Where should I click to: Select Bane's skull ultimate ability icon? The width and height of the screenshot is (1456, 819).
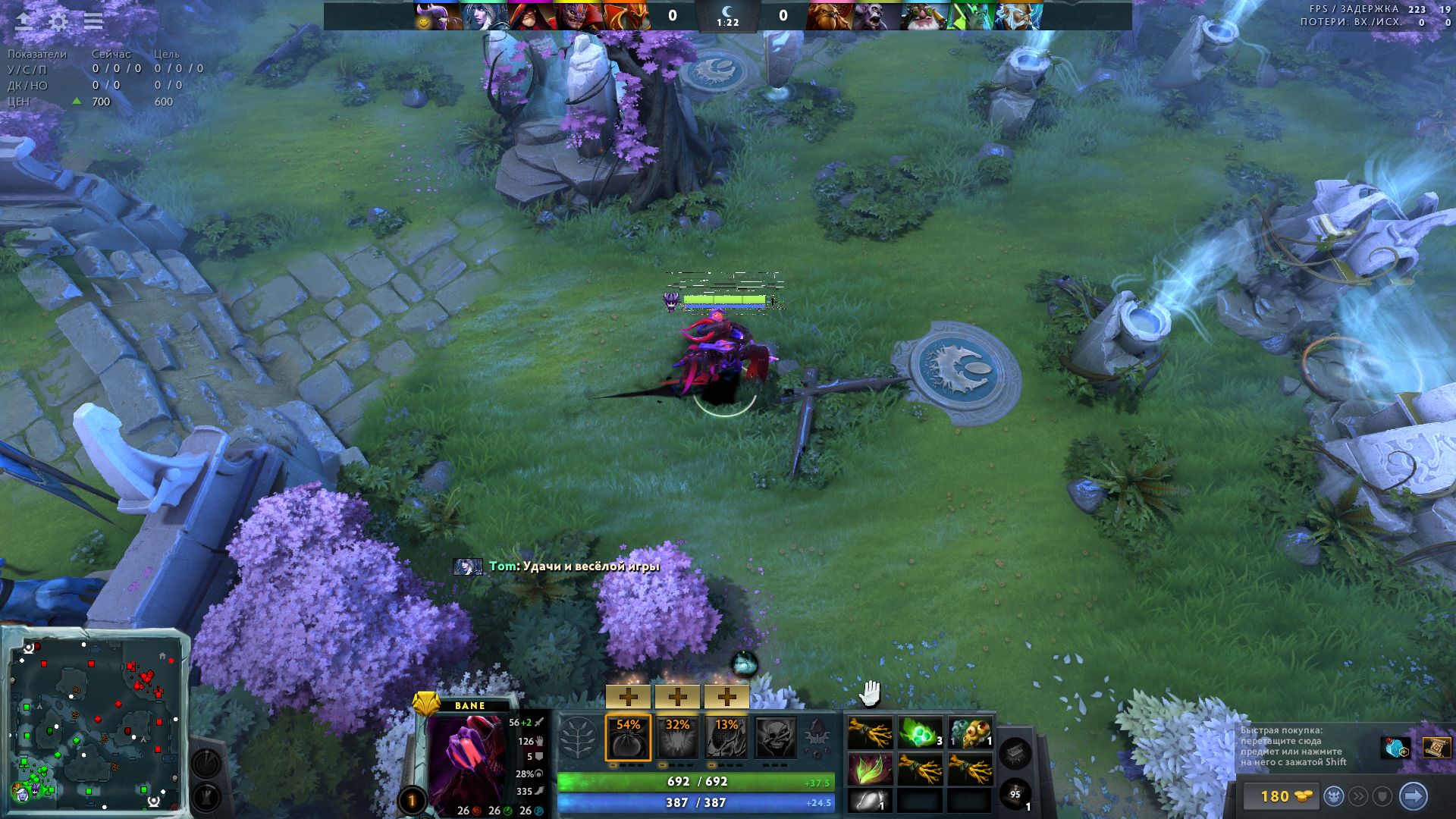pyautogui.click(x=775, y=737)
